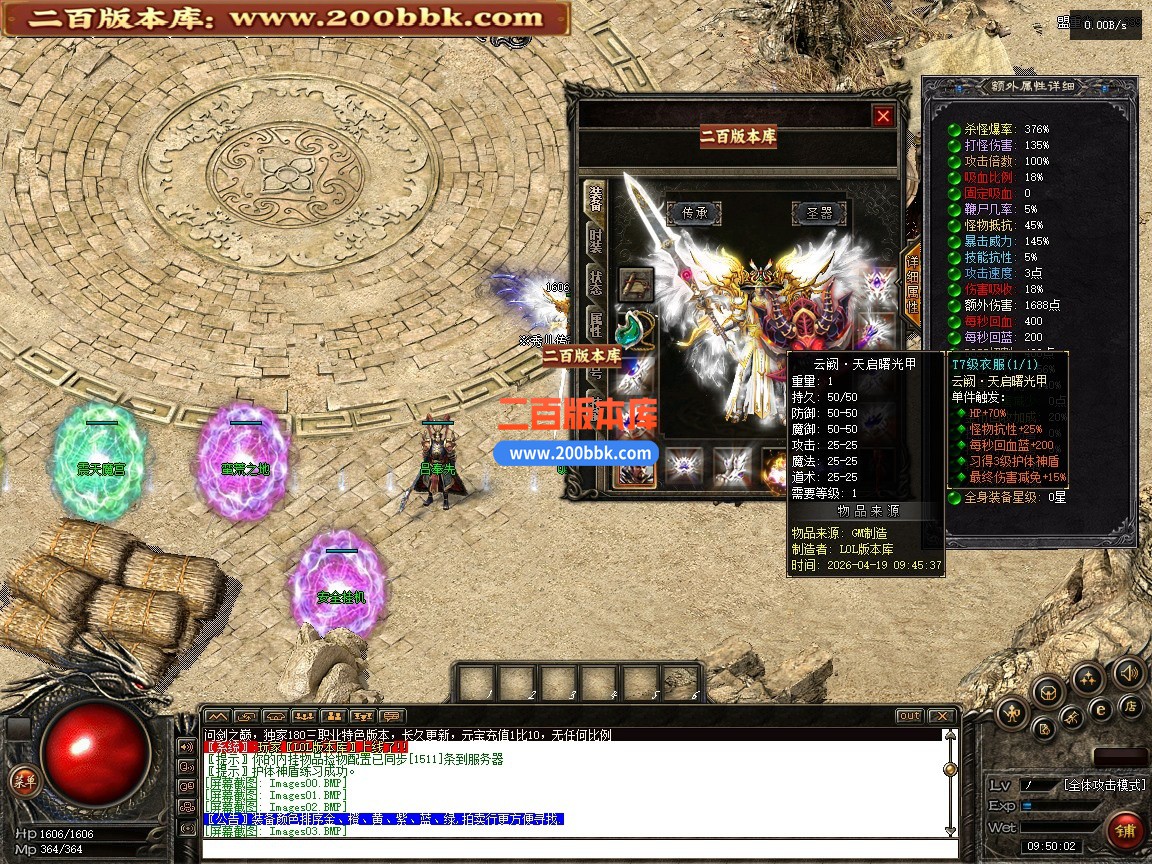
Task: Toggle the 详细属性 detailed attributes side tab
Action: 912,285
